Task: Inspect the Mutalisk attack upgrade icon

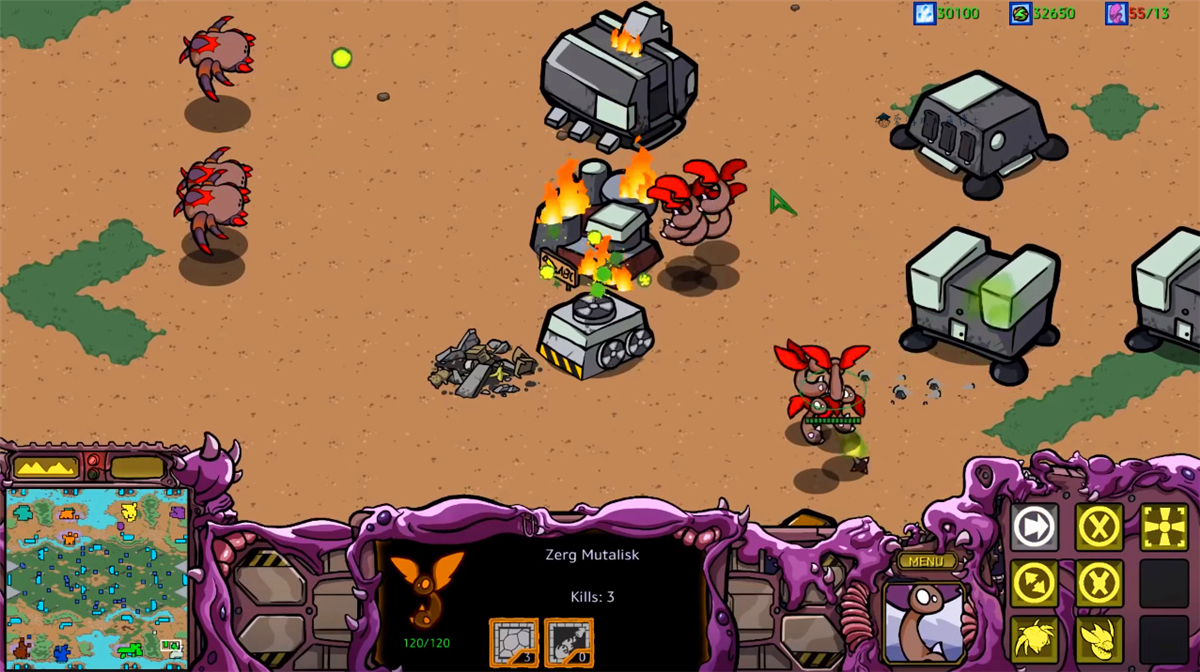Action: (x=567, y=641)
